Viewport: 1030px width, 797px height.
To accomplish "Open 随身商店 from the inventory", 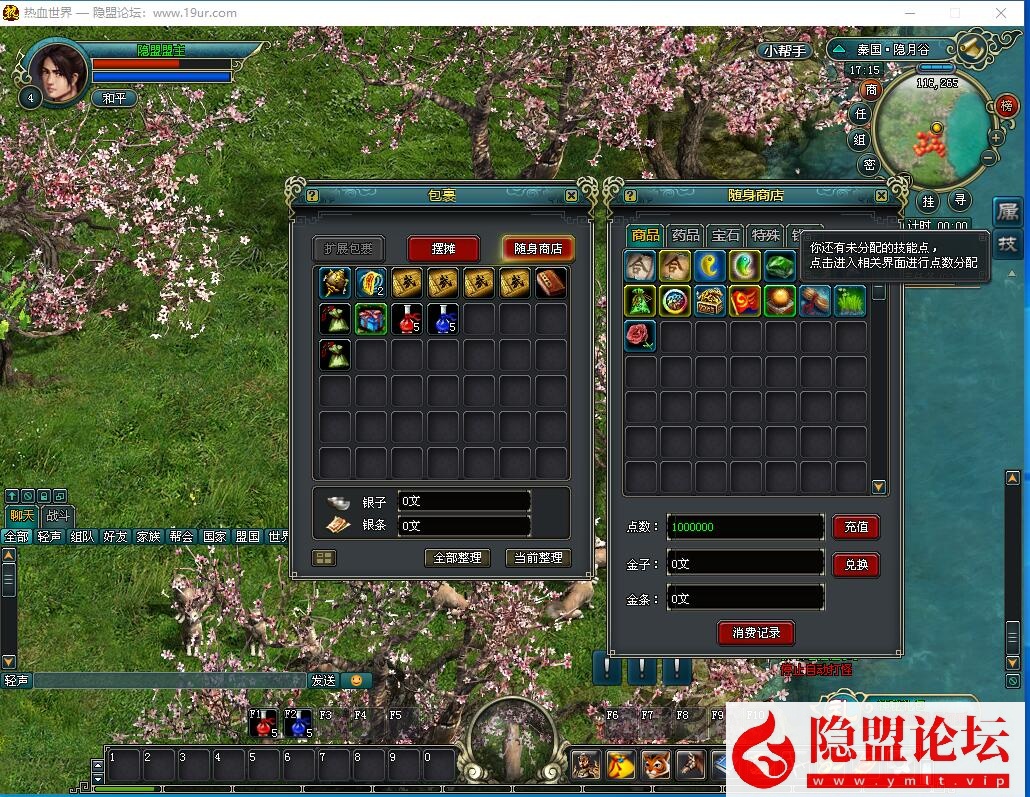I will tap(538, 248).
